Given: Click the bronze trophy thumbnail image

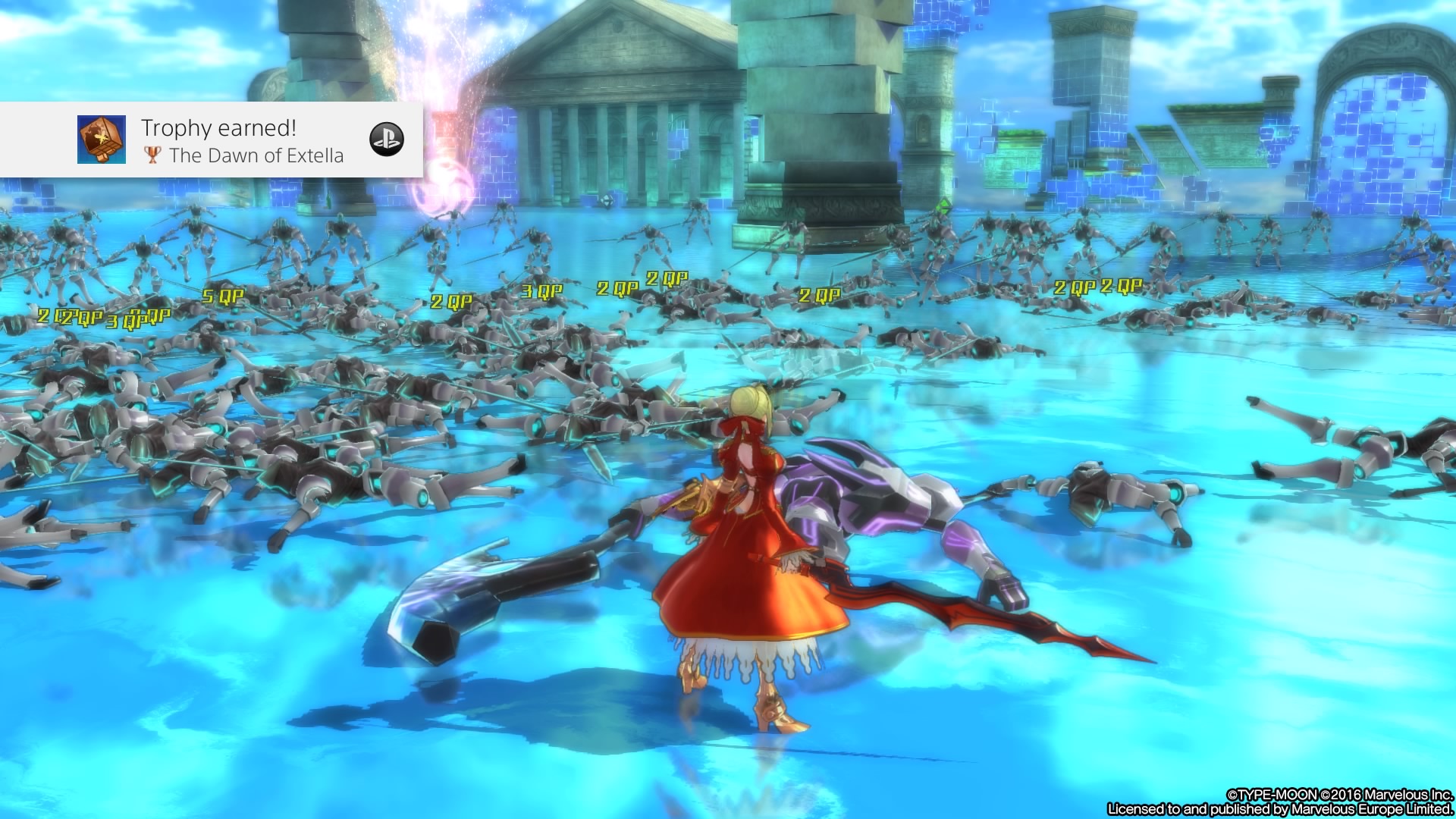Looking at the screenshot, I should [102, 140].
